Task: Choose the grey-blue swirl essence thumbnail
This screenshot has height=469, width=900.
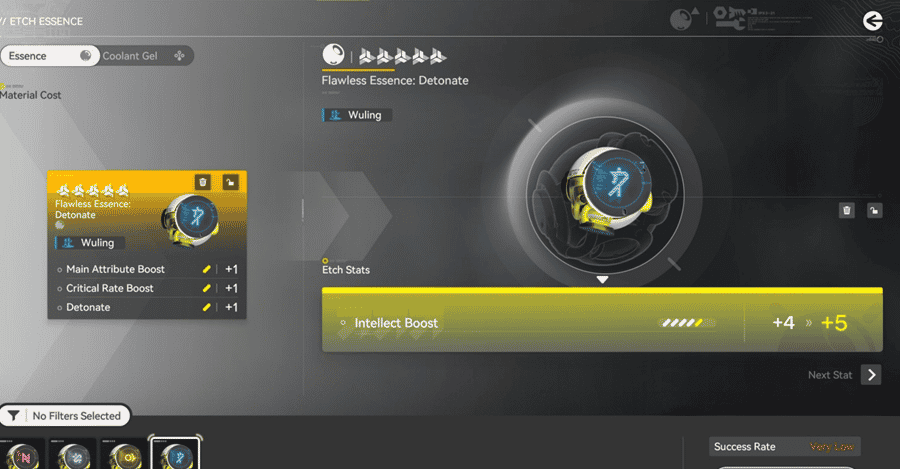Action: [73, 455]
